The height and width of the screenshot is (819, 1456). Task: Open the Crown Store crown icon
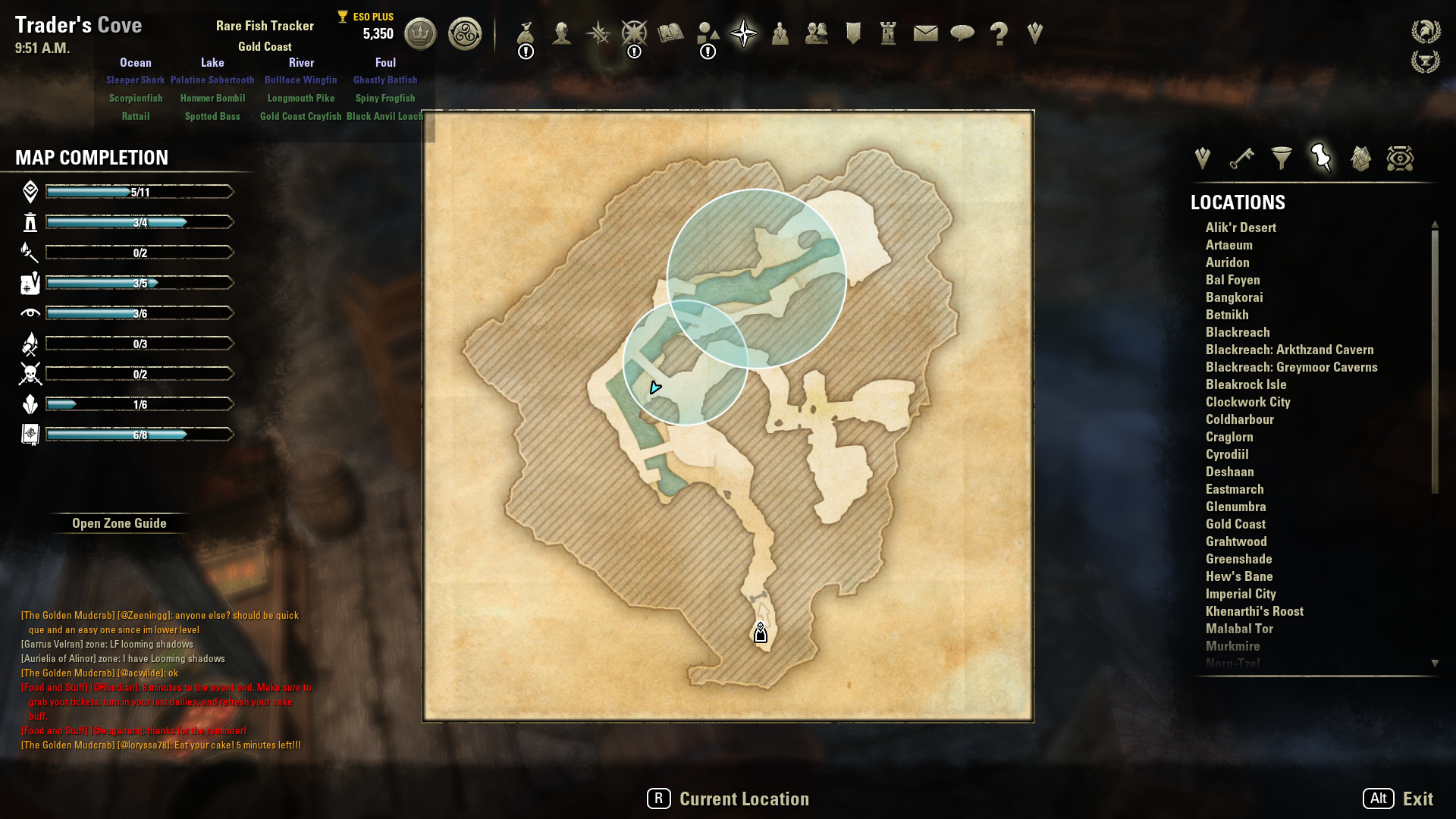[x=420, y=34]
